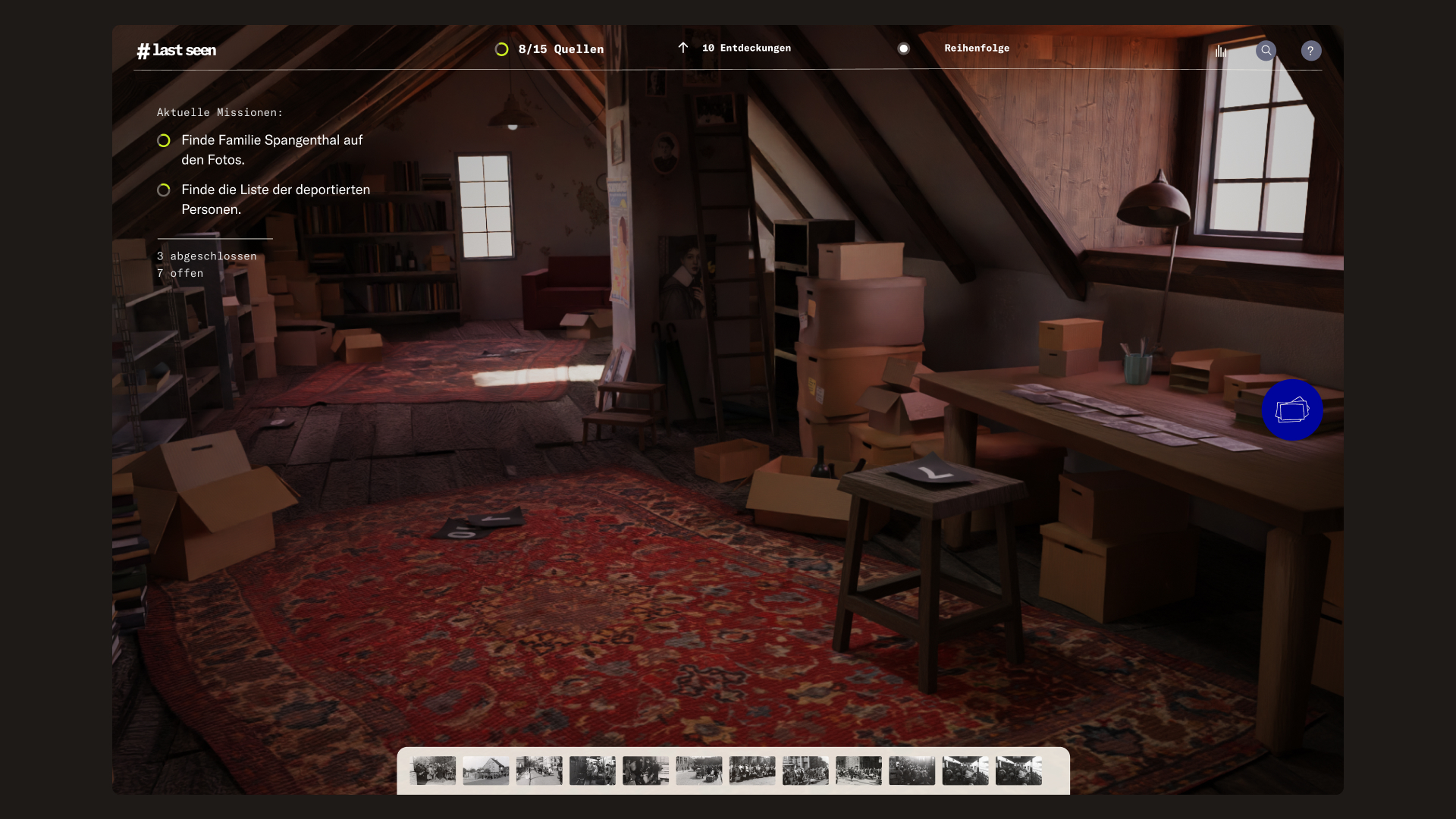This screenshot has width=1456, height=819.
Task: Open the Reihenfolge menu item
Action: [977, 48]
